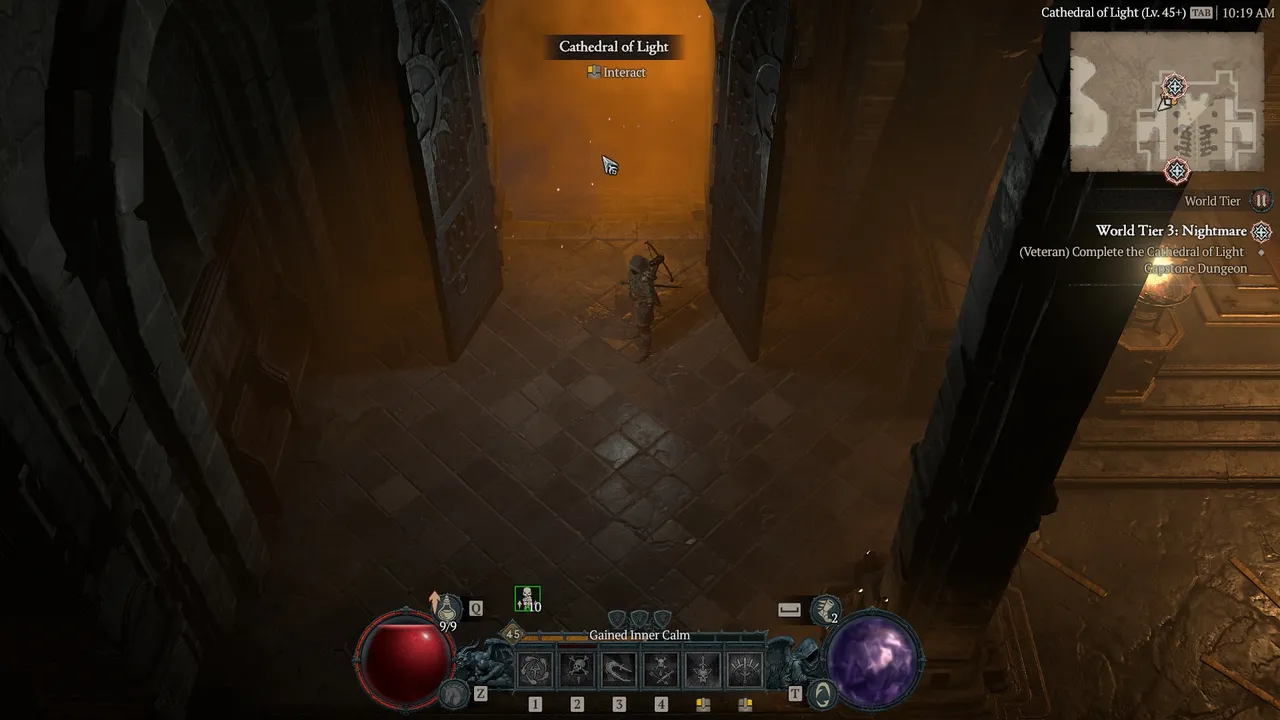Click the level 45 badge

pyautogui.click(x=513, y=634)
